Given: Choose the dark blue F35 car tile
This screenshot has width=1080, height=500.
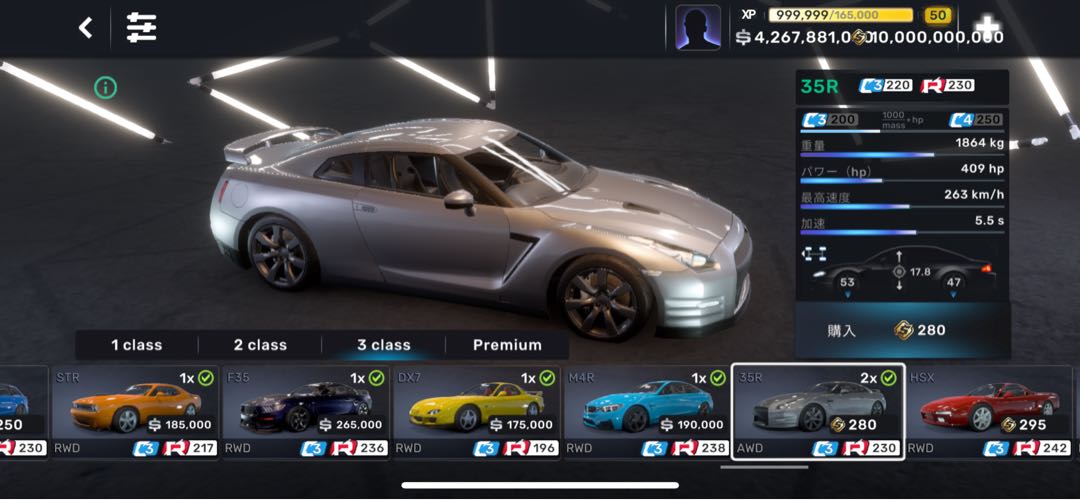Looking at the screenshot, I should [x=306, y=411].
